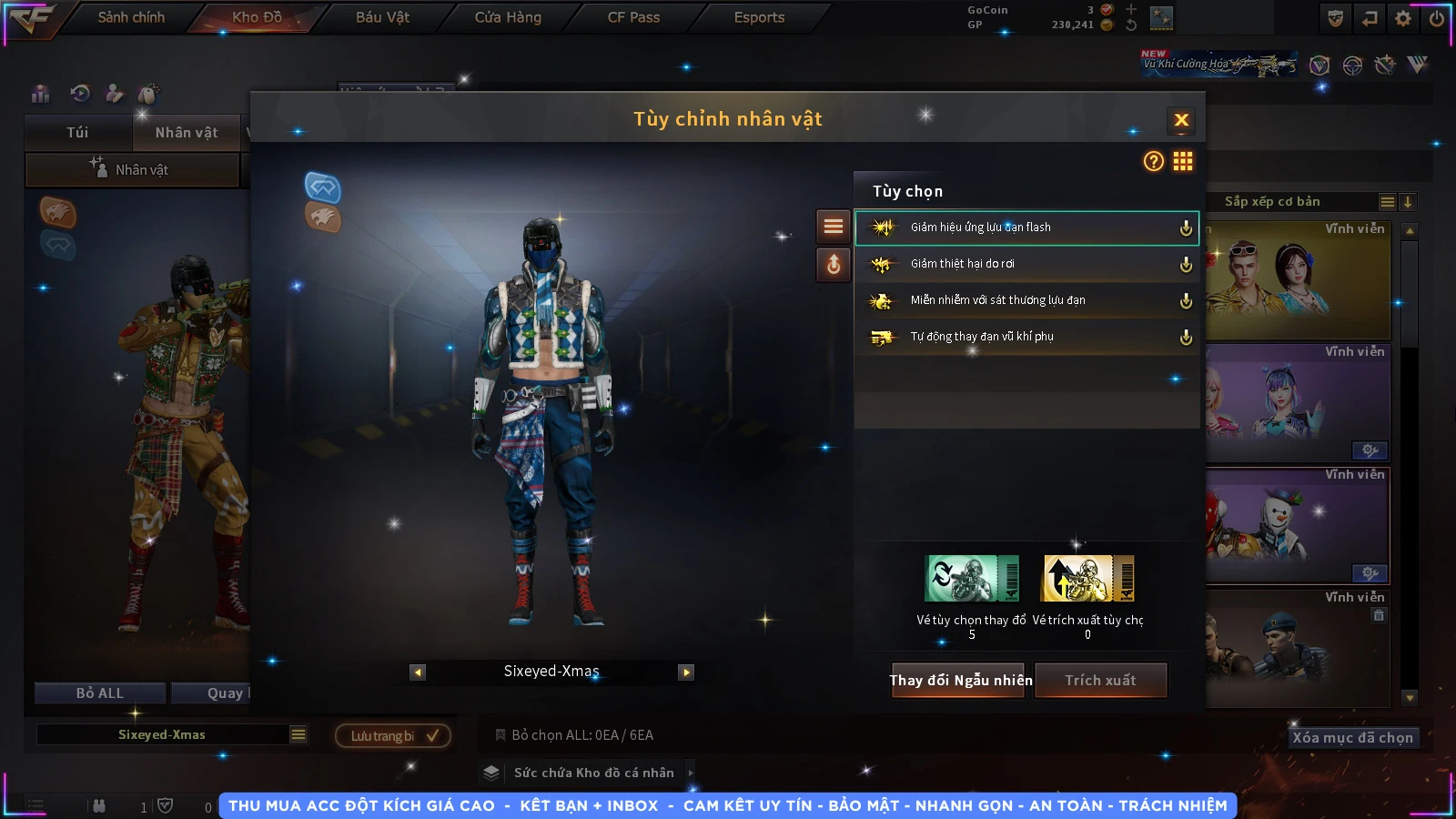Switch to the Báu Vật tab
Viewport: 1456px width, 819px height.
pyautogui.click(x=382, y=17)
